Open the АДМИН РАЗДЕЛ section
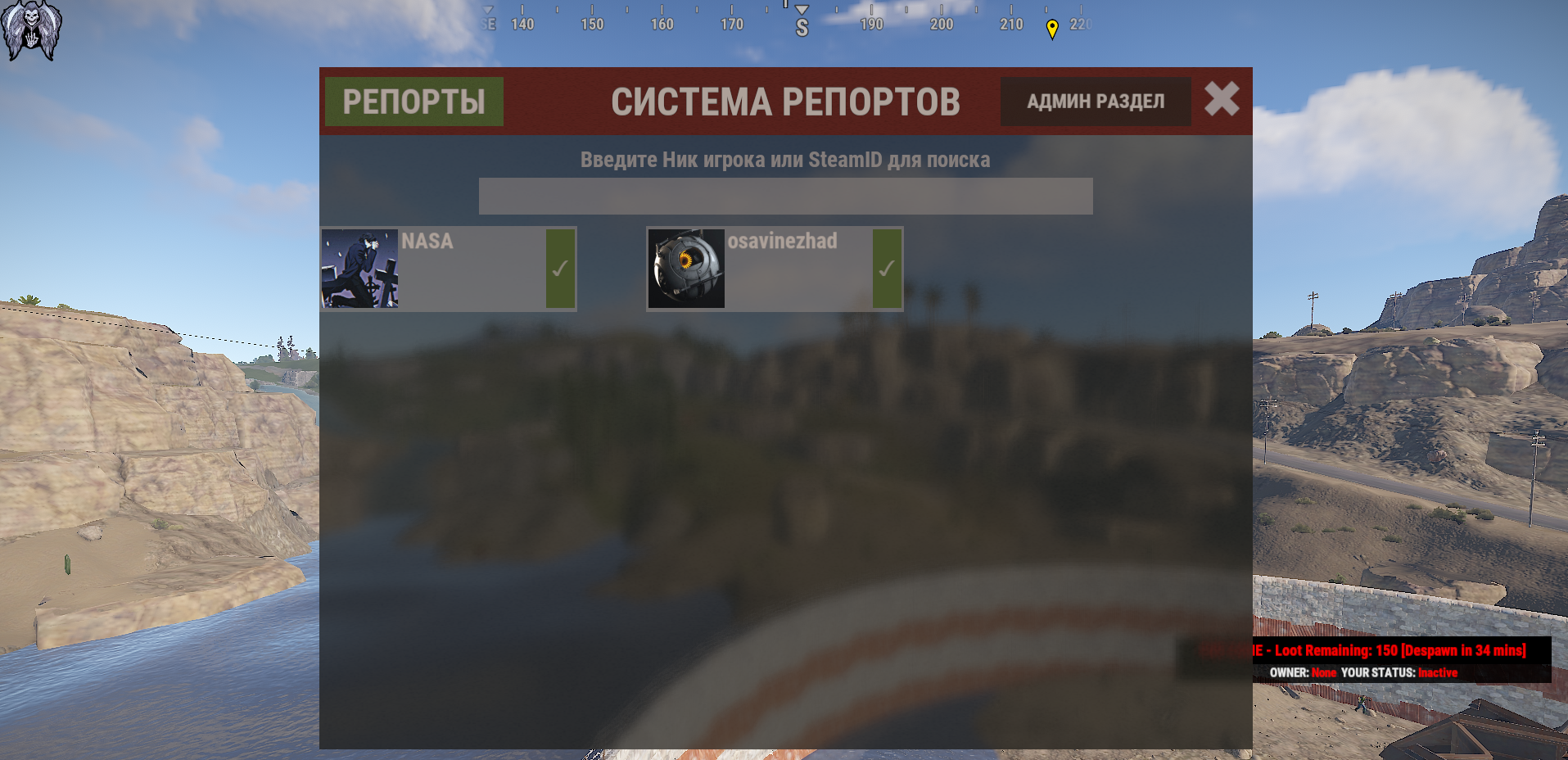The width and height of the screenshot is (1568, 760). pyautogui.click(x=1095, y=101)
